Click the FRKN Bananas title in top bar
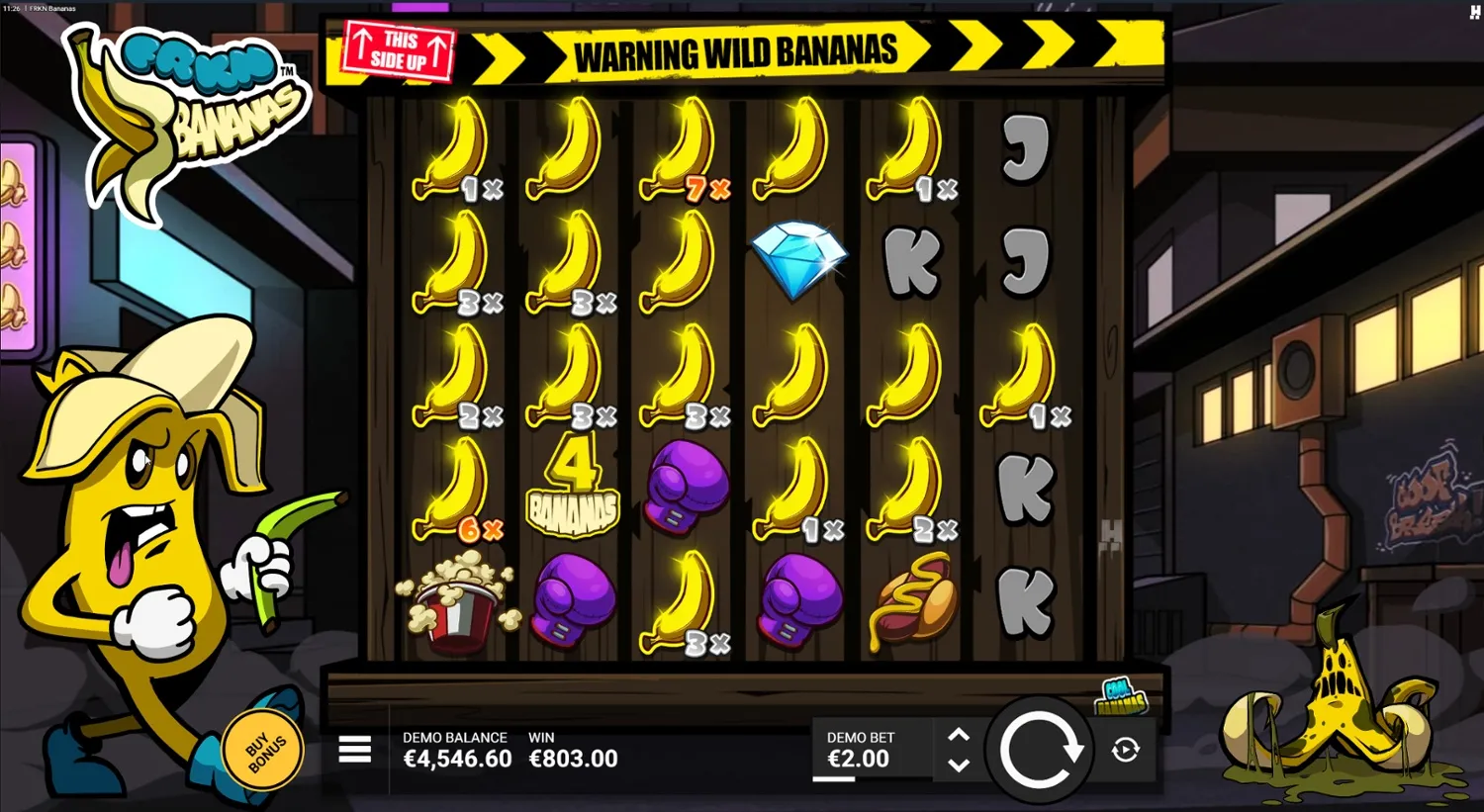The width and height of the screenshot is (1484, 812). coord(51,6)
